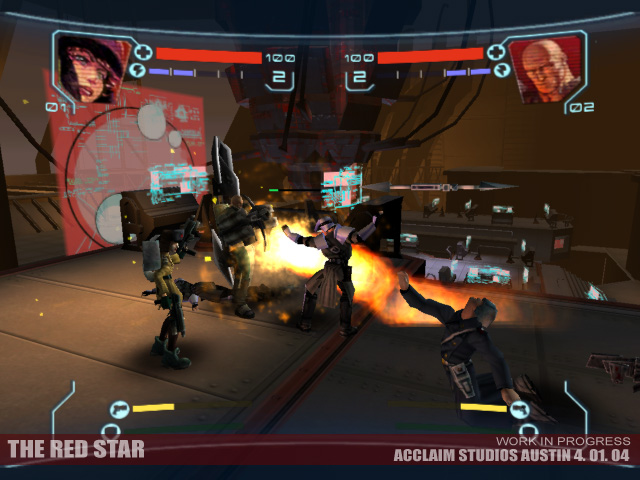This screenshot has width=640, height=480.
Task: Select the dark-haired woman player one portrait
Action: click(91, 68)
